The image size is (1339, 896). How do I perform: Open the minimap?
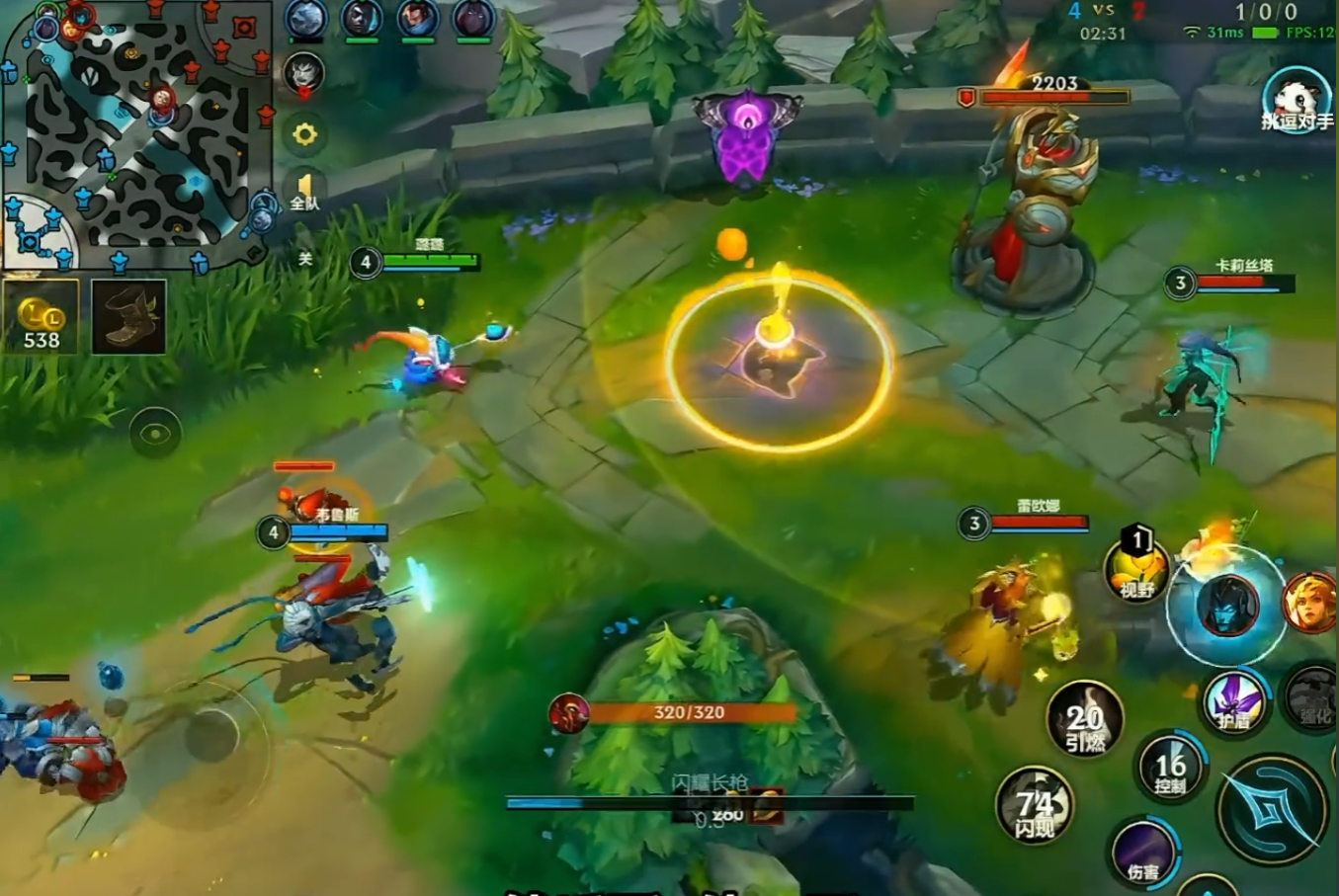[136, 133]
